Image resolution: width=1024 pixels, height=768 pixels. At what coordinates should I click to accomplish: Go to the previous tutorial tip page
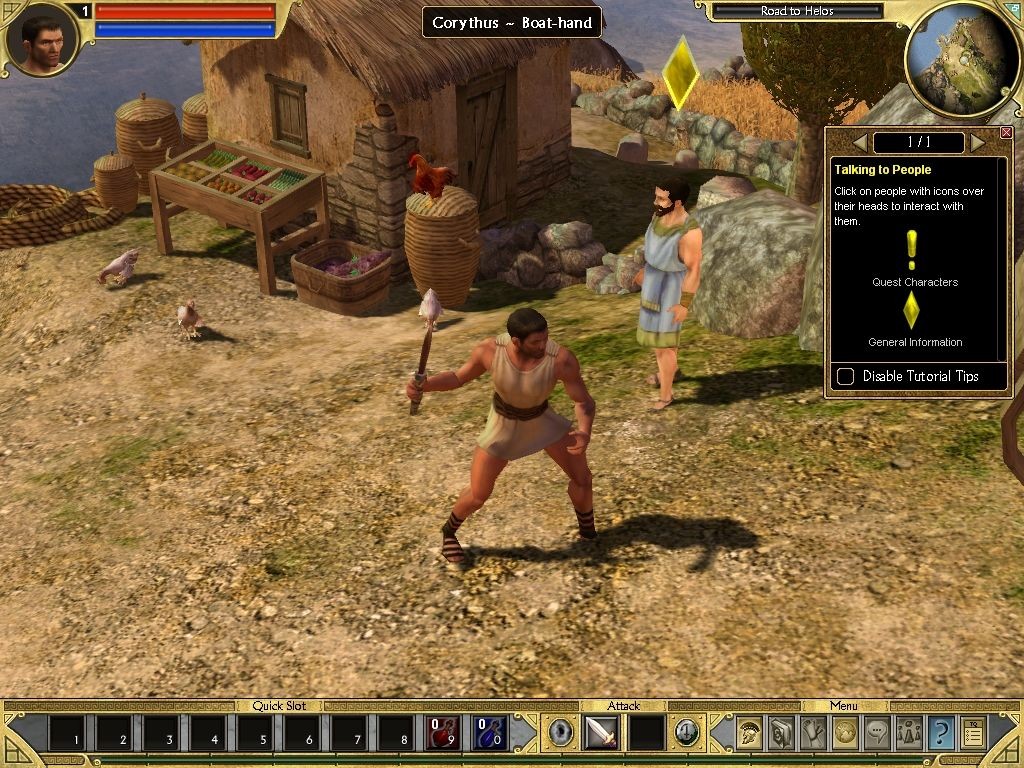[x=860, y=143]
